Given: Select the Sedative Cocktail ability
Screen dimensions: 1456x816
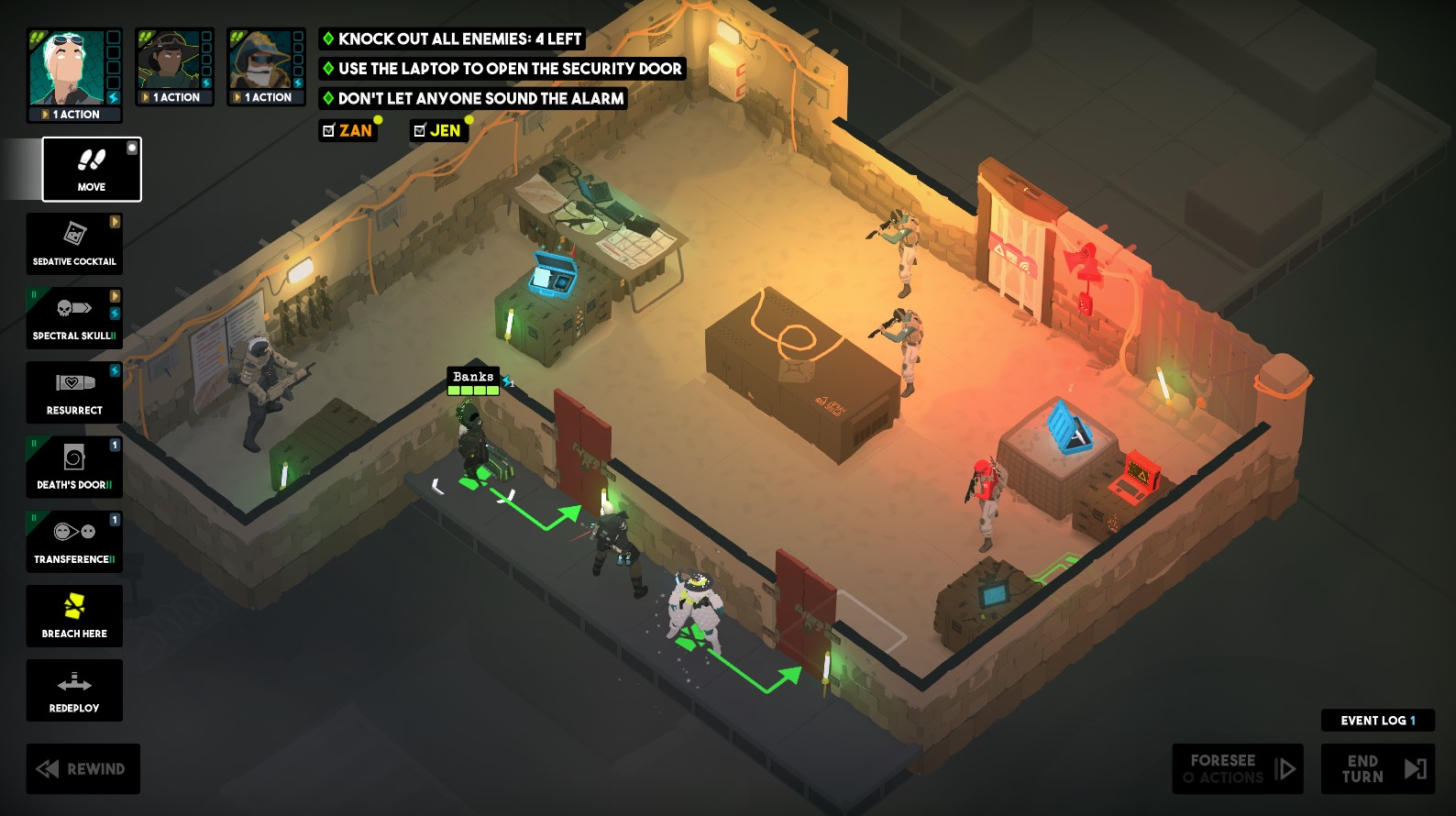Looking at the screenshot, I should point(74,243).
